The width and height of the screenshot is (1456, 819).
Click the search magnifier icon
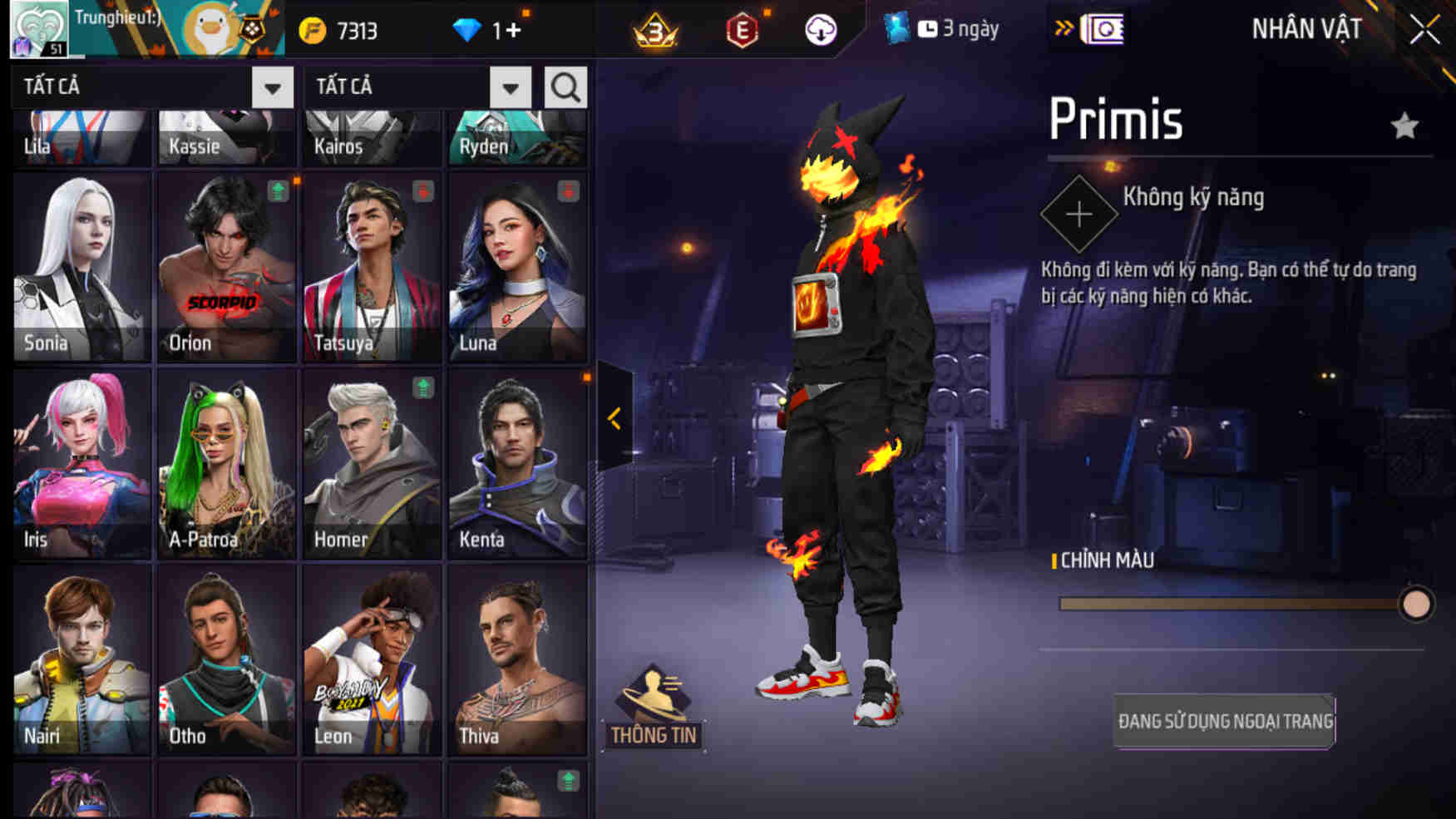click(565, 86)
